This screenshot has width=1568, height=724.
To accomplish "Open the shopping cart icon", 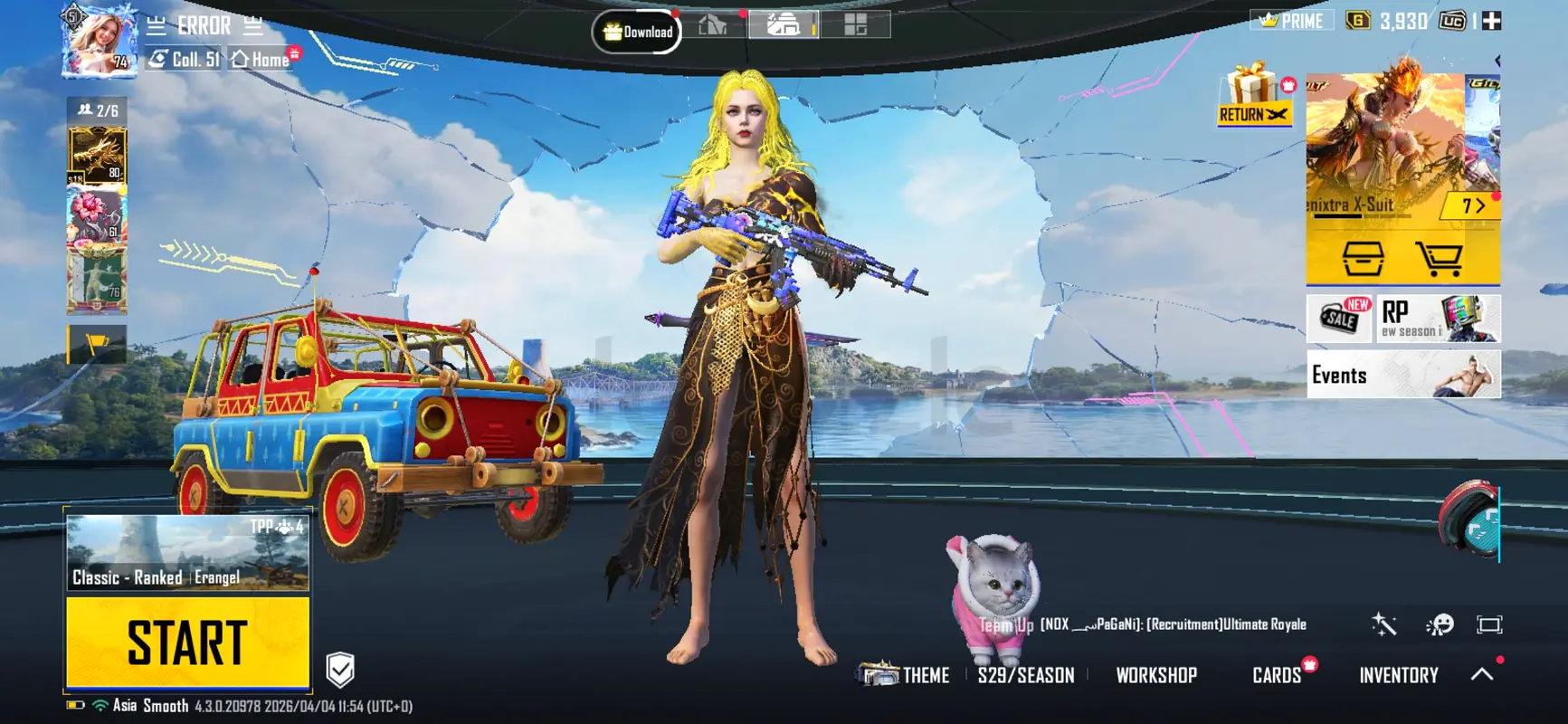I will click(1440, 259).
